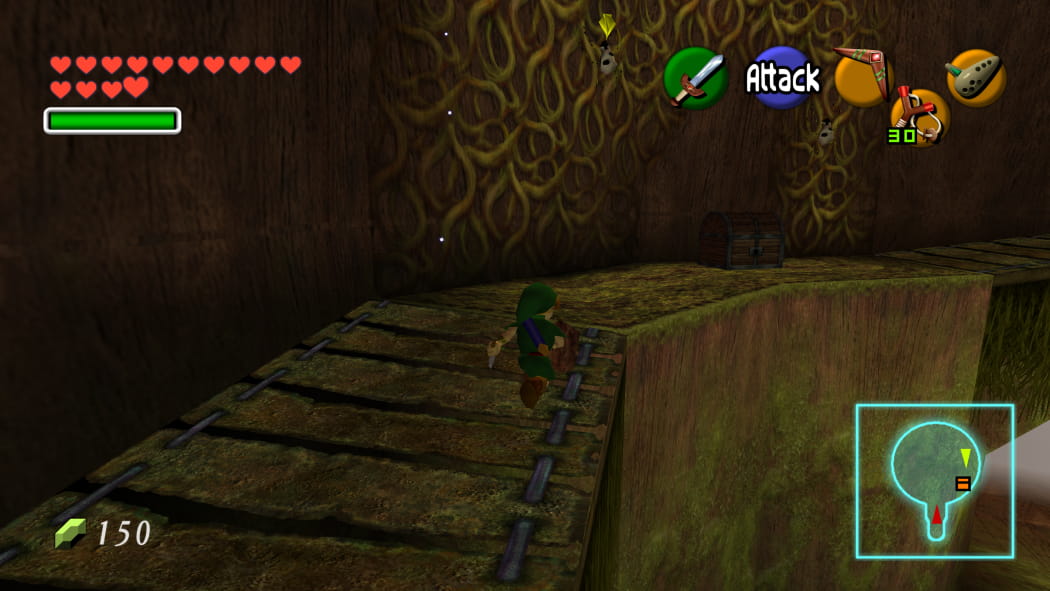Open the dungeon minimap
1050x591 pixels.
[x=934, y=481]
